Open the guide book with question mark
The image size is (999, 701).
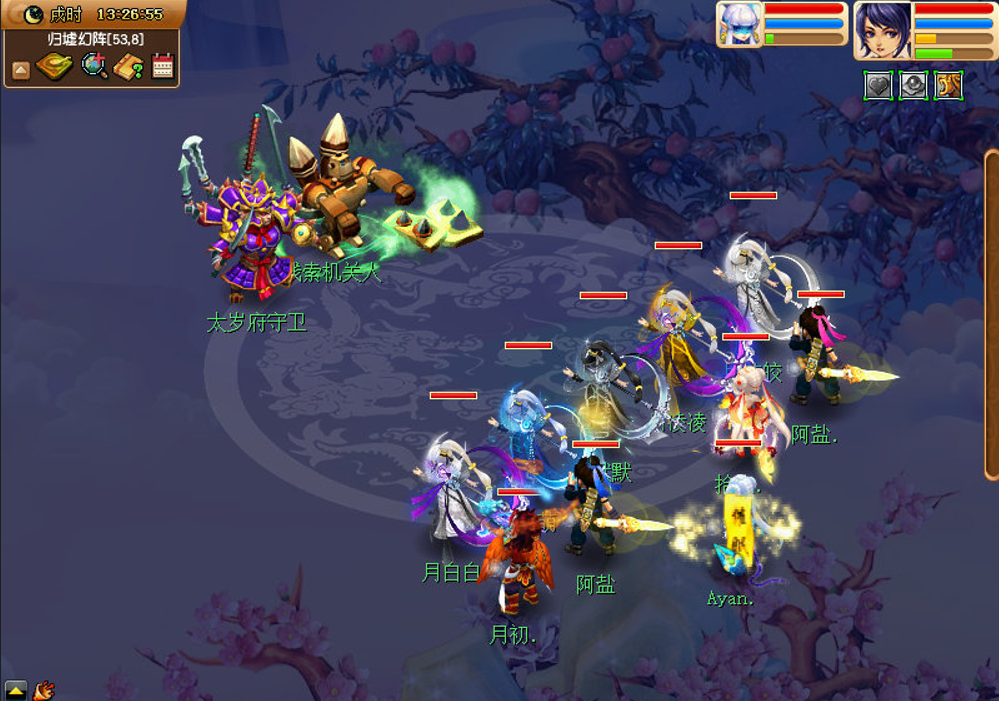click(128, 67)
